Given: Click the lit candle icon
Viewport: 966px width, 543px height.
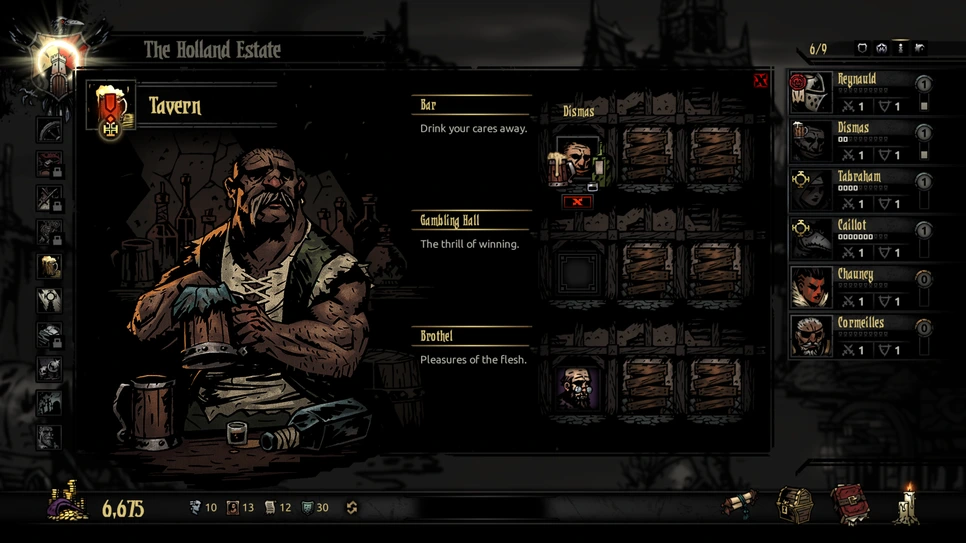Looking at the screenshot, I should (908, 503).
